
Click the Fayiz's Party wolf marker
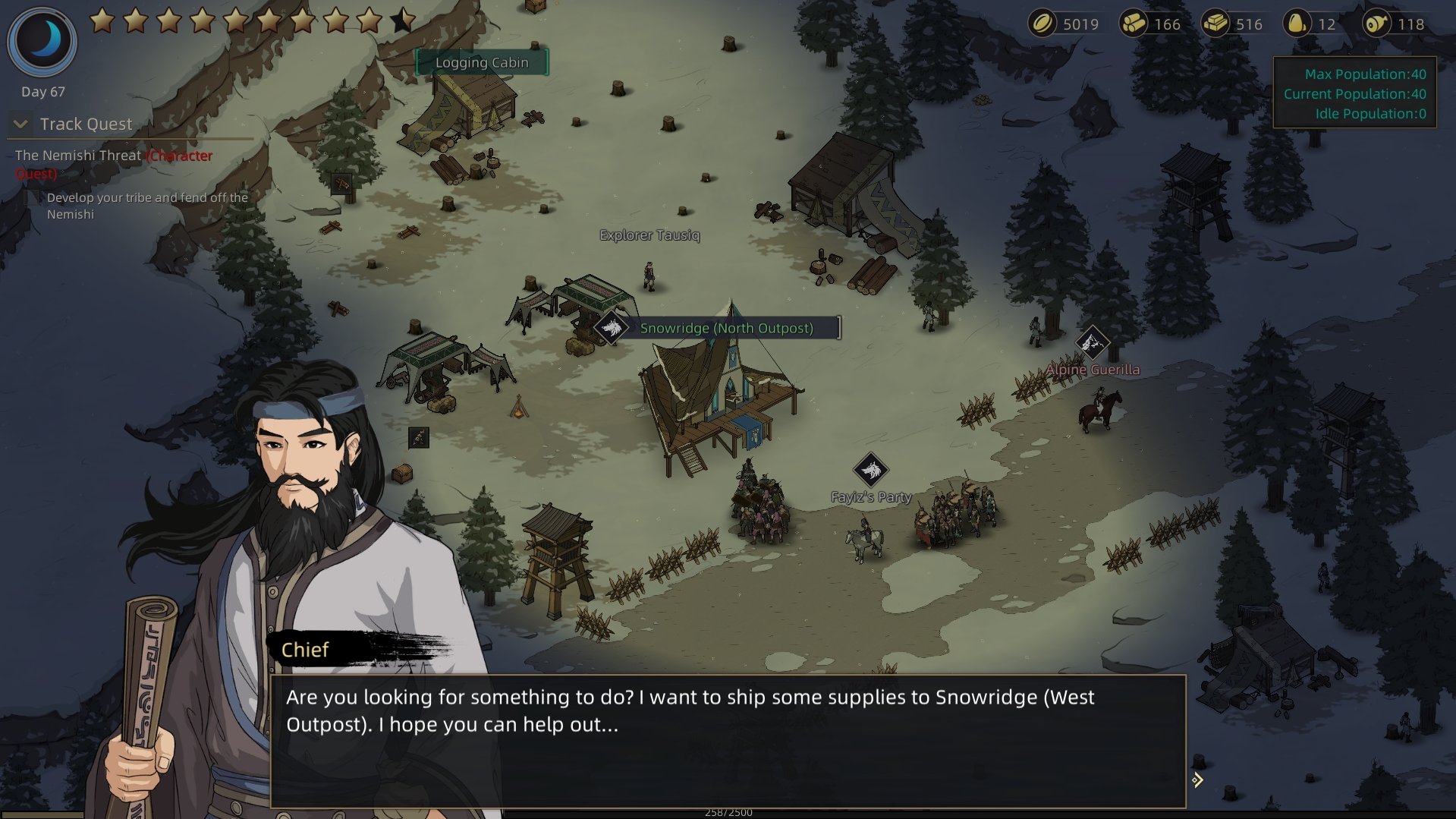tap(870, 471)
